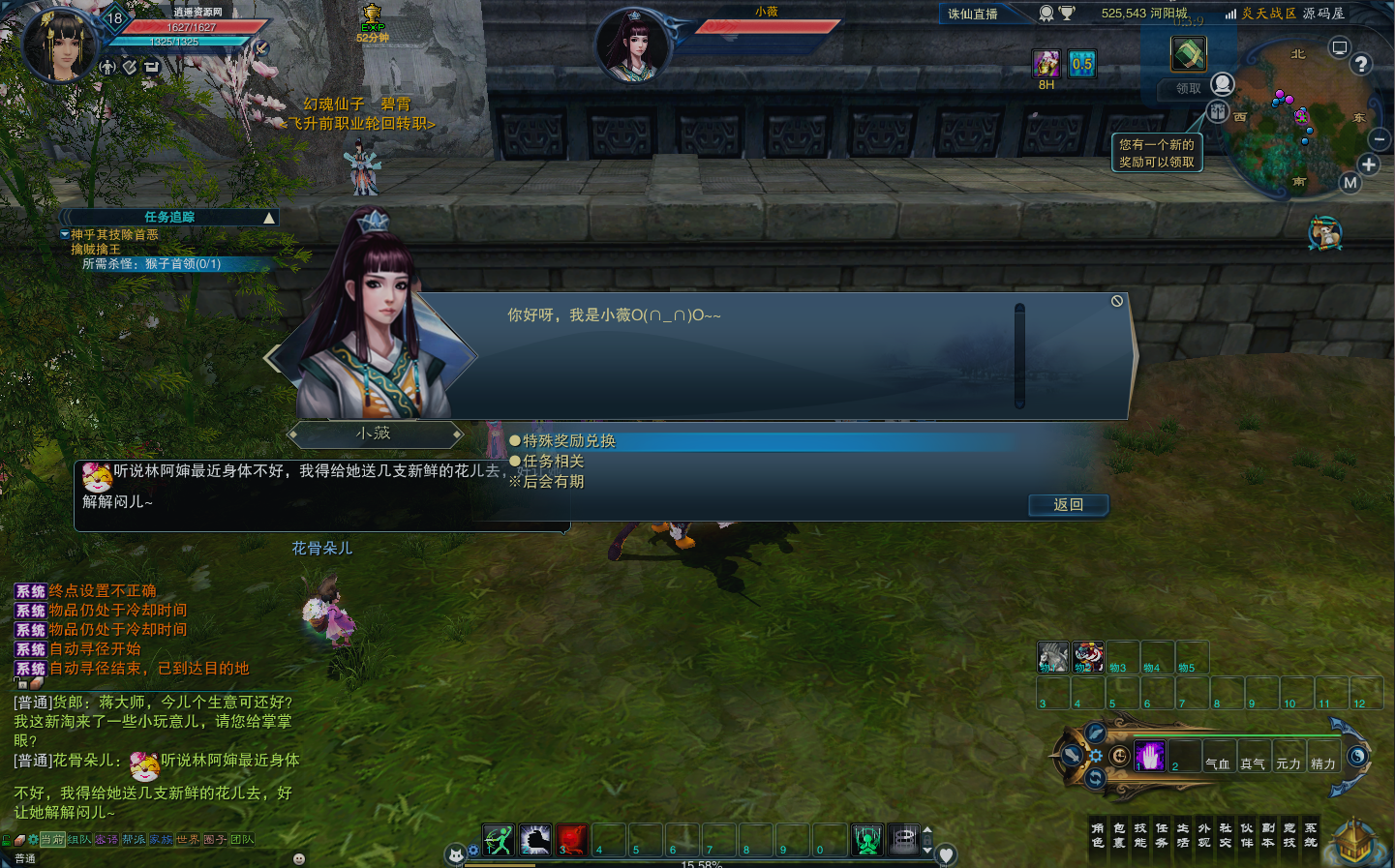Image resolution: width=1395 pixels, height=868 pixels.
Task: Select the red skill in slot 3
Action: point(571,840)
